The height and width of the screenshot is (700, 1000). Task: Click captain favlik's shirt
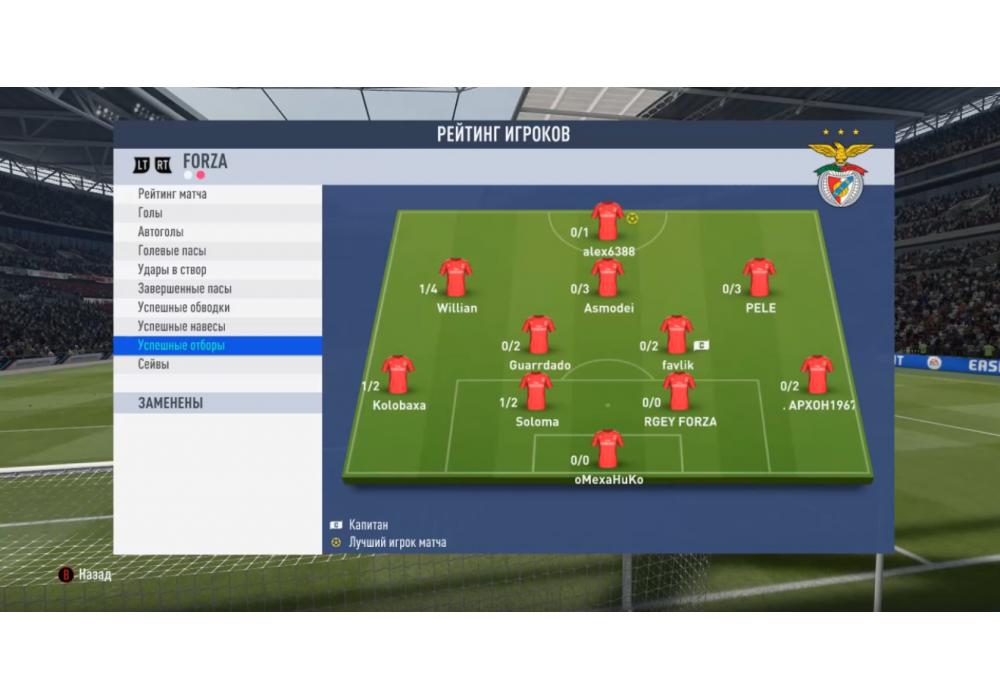pos(677,336)
